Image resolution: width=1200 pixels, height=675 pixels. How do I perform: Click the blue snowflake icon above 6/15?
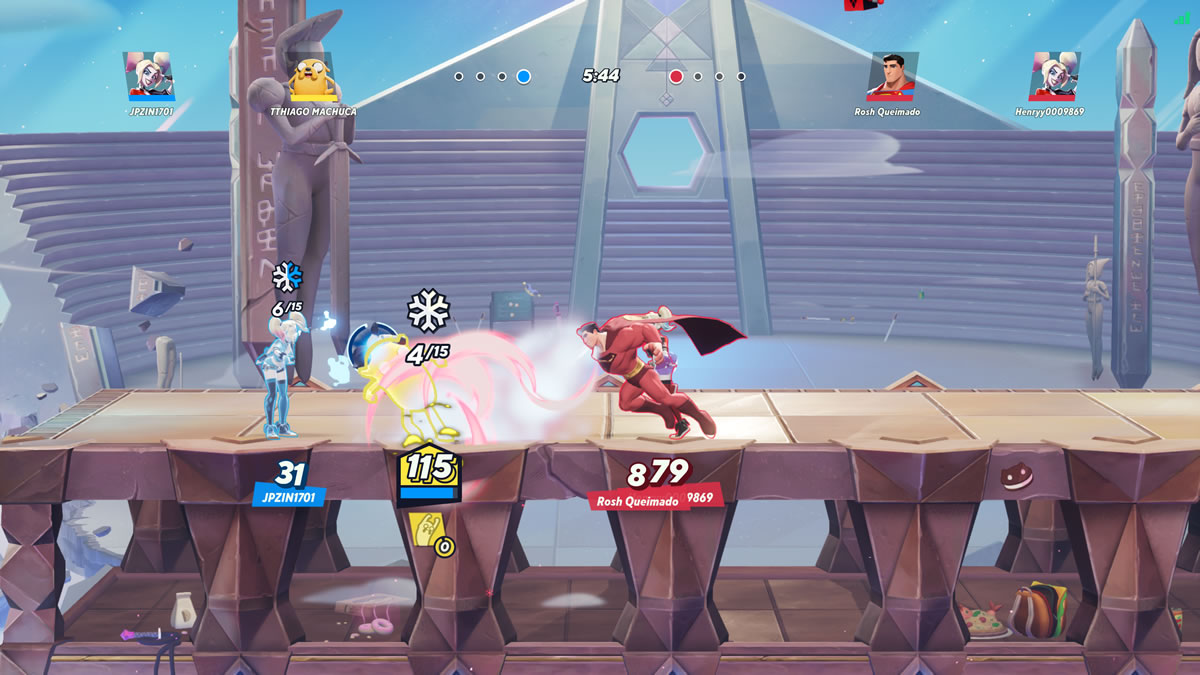(287, 276)
